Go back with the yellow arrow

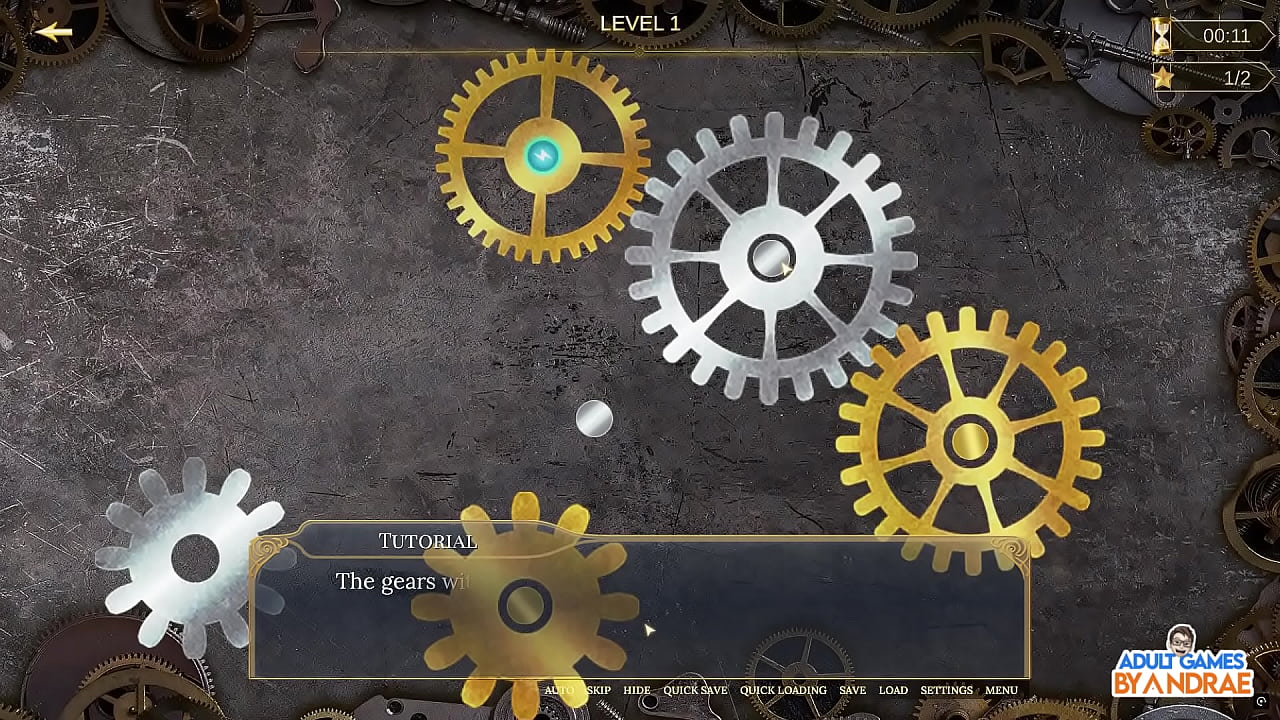[x=54, y=32]
